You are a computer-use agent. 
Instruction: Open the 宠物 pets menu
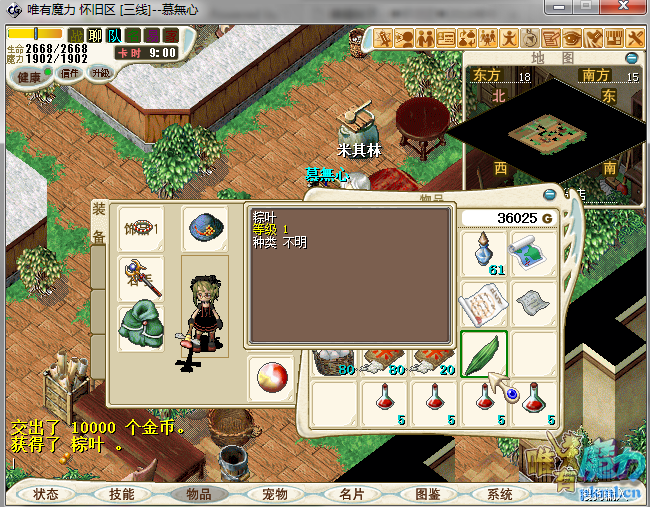pyautogui.click(x=274, y=494)
